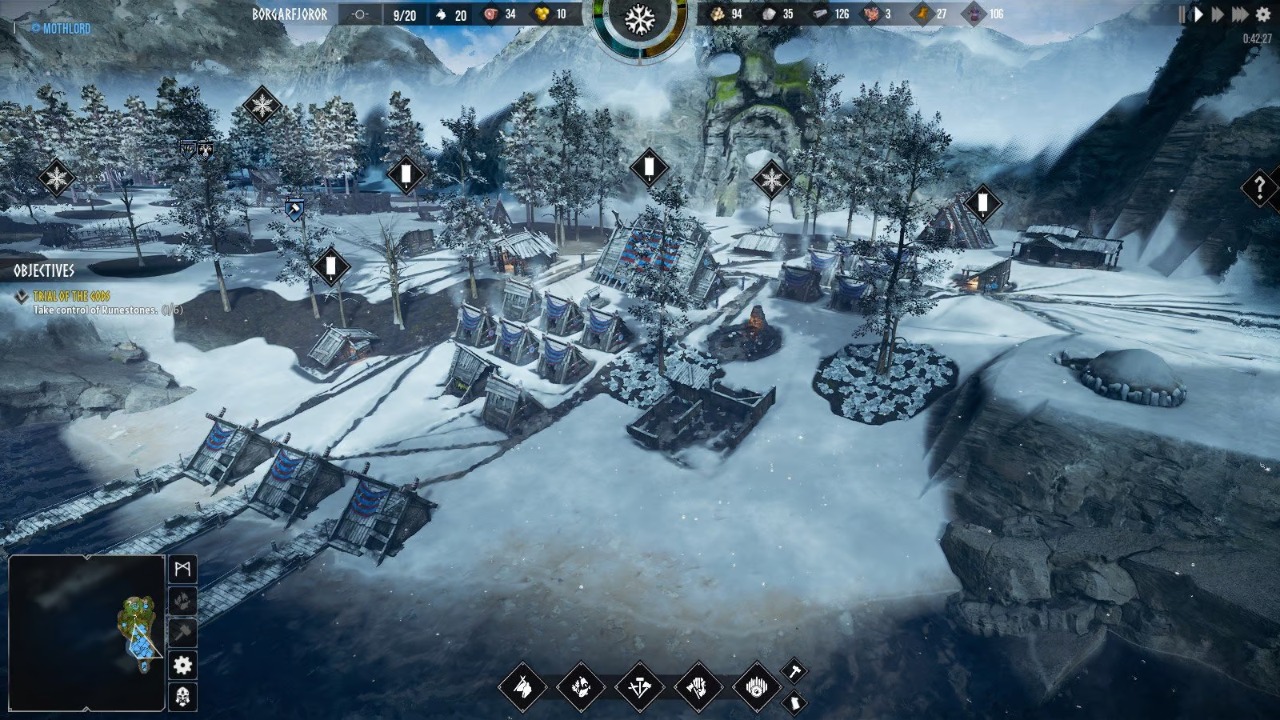Open the crossed tools build category
The height and width of the screenshot is (720, 1280).
coord(640,687)
